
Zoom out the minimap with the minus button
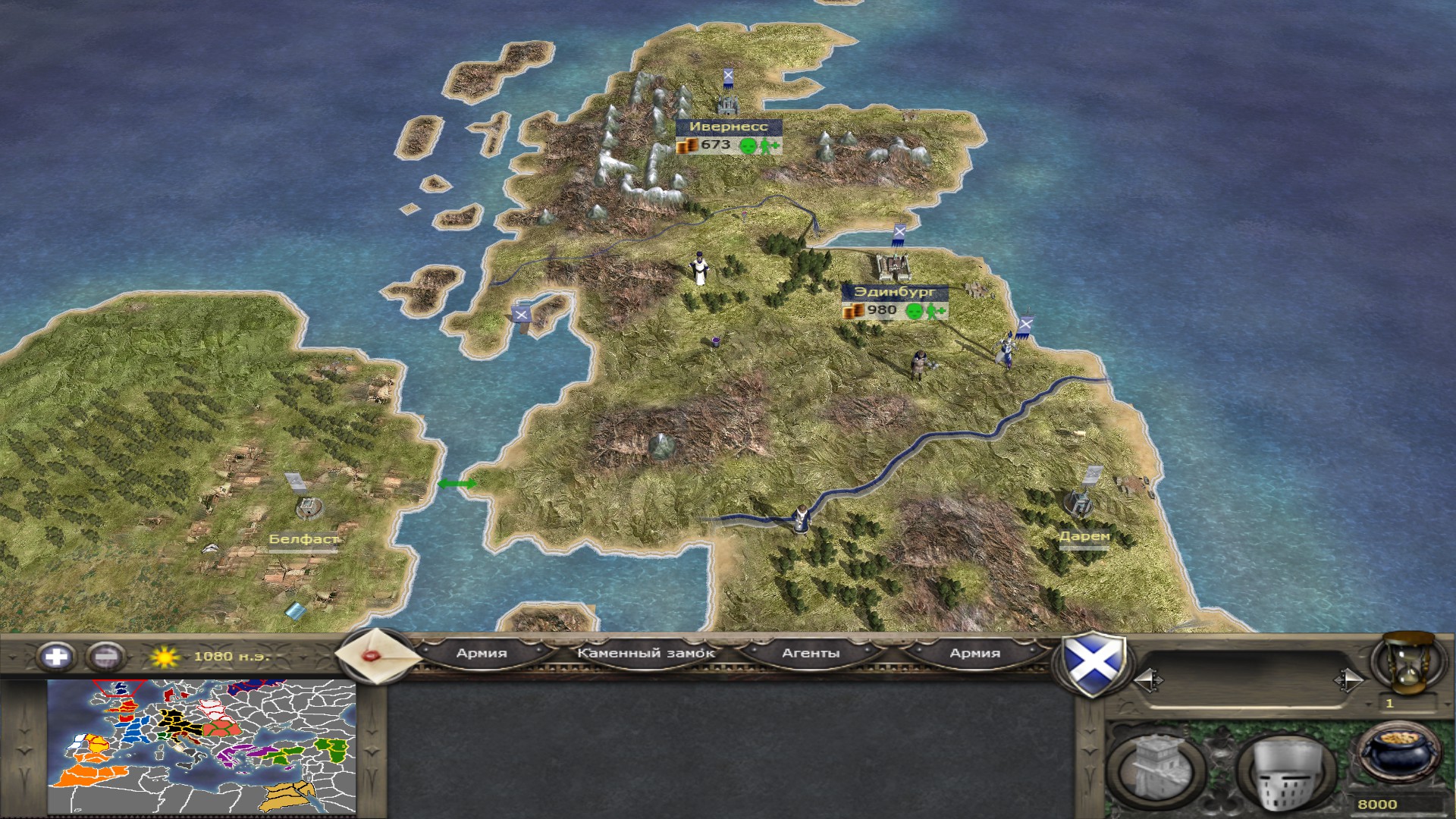(x=105, y=656)
